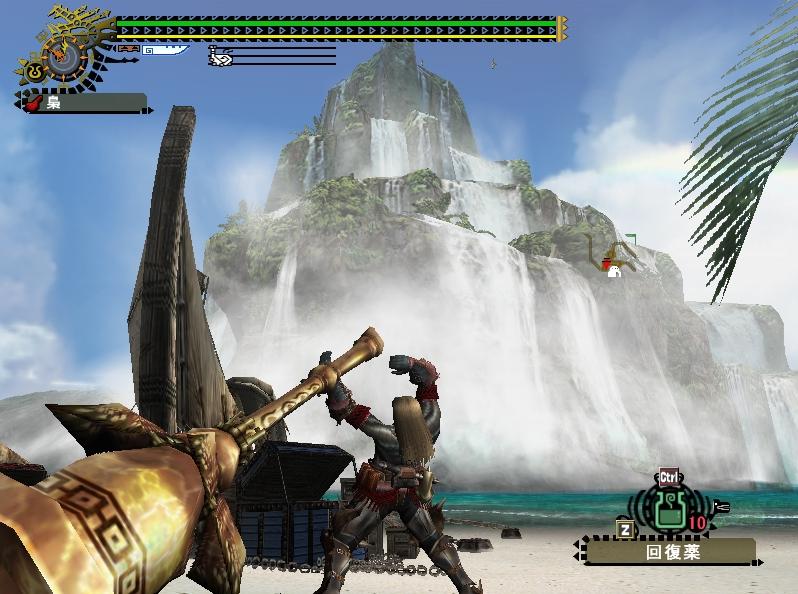Click the weapon sharpness blade gauge
The width and height of the screenshot is (798, 594).
(165, 49)
